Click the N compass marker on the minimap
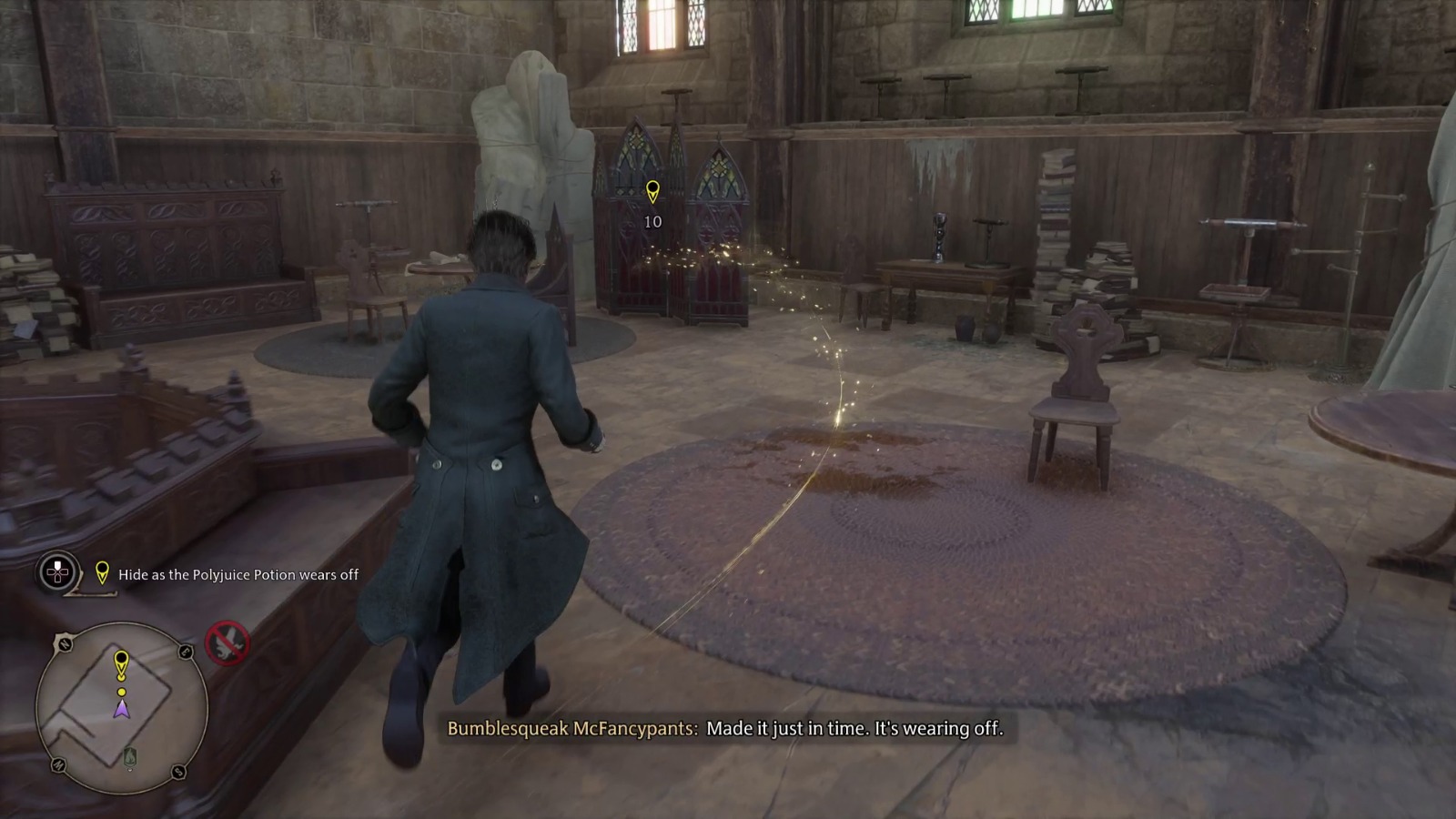Viewport: 1456px width, 819px height. (65, 644)
